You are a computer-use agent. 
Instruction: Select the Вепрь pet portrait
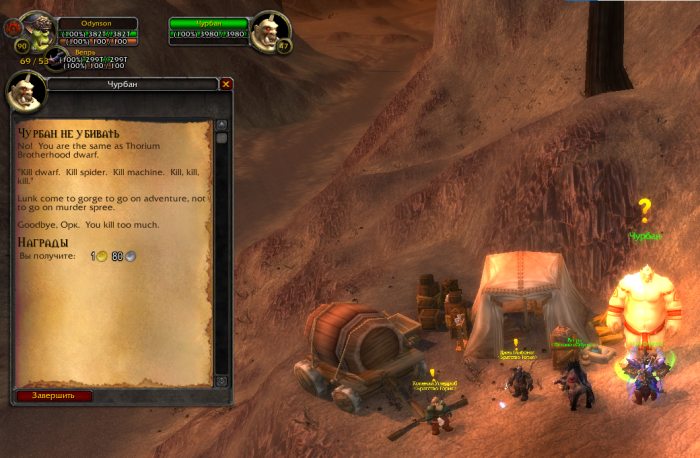(x=56, y=60)
